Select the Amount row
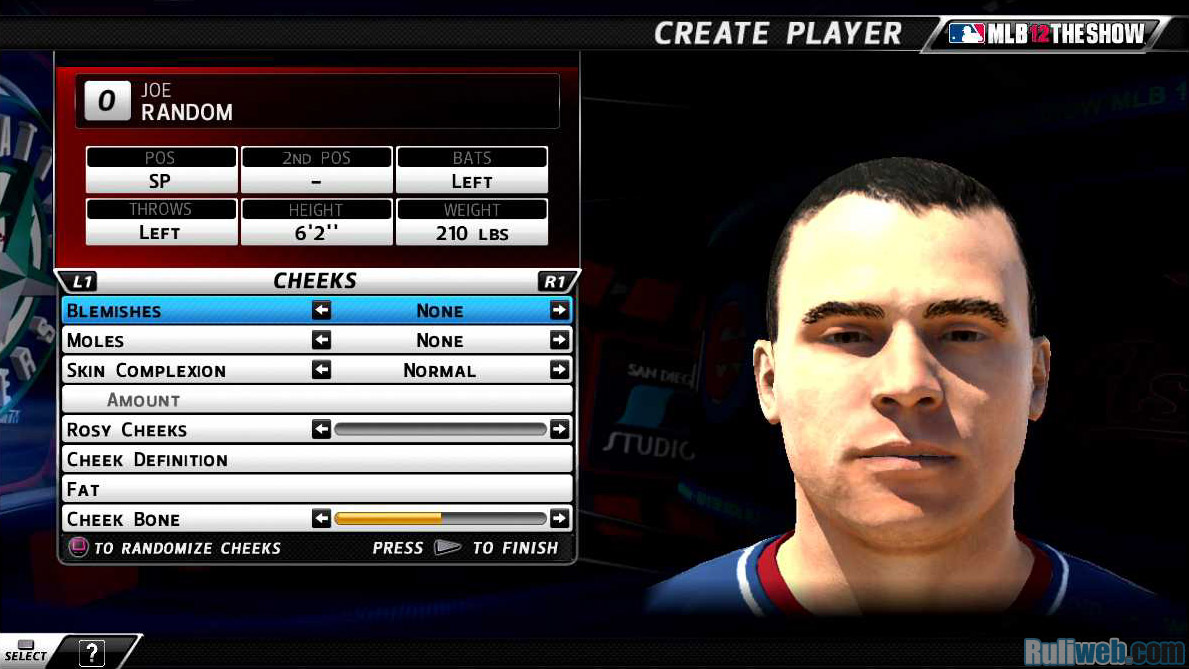1189x669 pixels. pos(316,400)
